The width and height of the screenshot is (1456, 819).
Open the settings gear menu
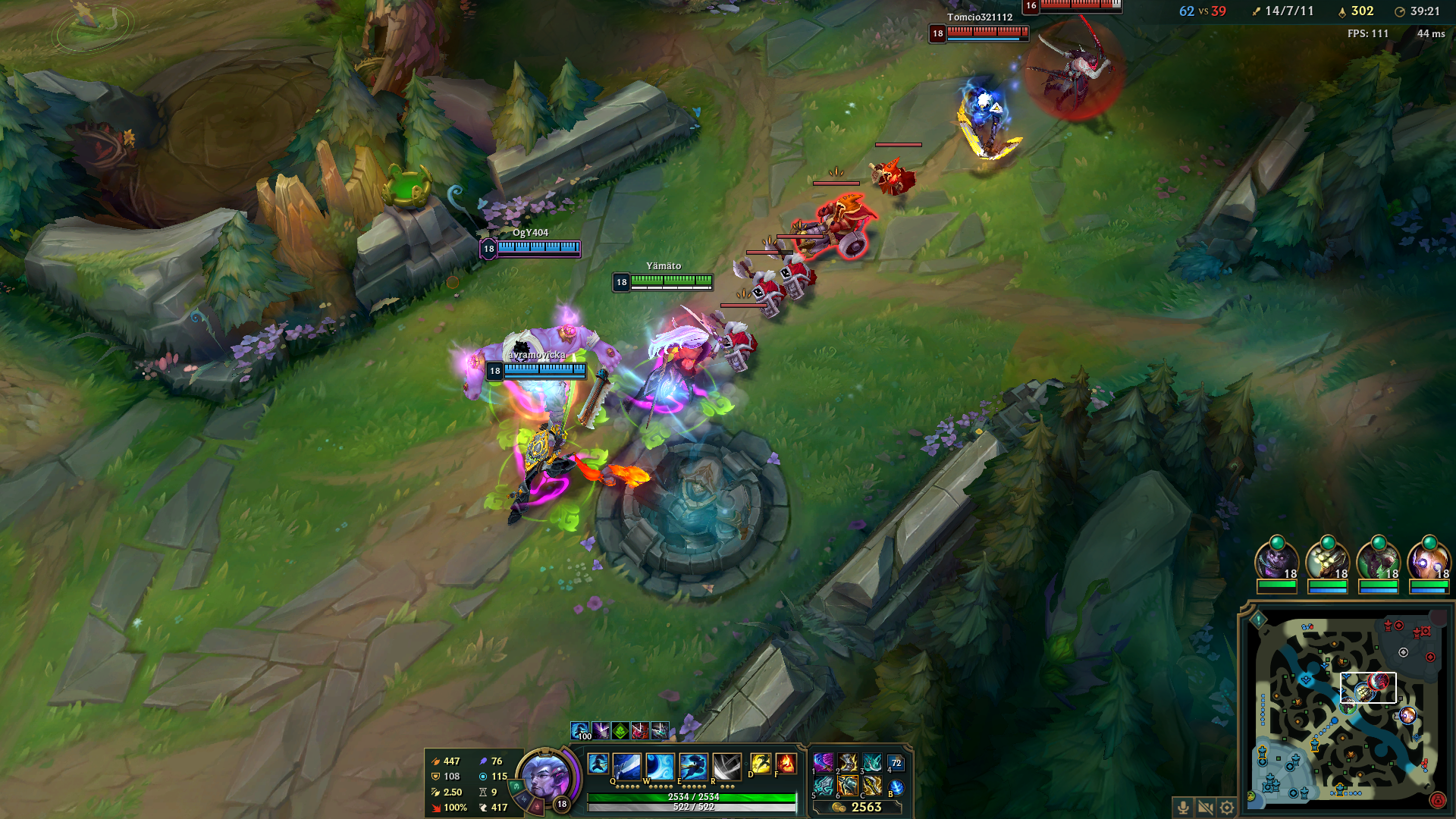coord(1227,807)
